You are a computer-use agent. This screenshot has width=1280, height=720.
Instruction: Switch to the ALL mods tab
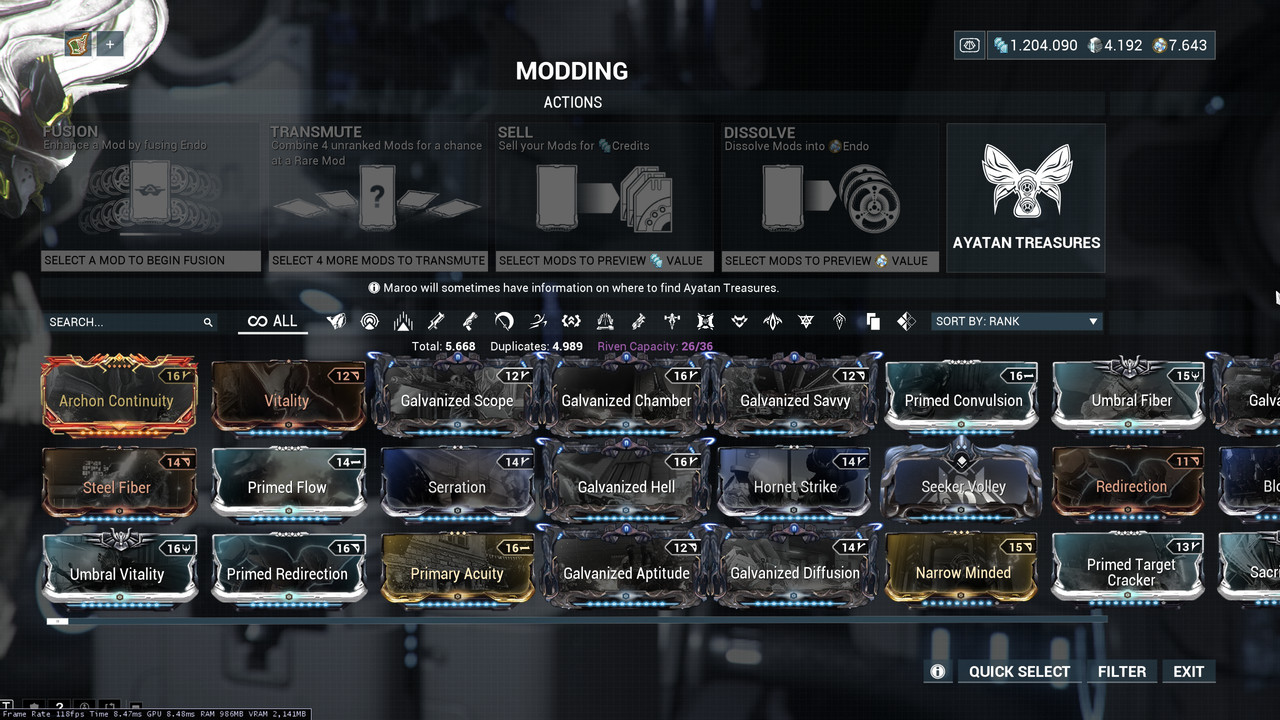(x=273, y=322)
